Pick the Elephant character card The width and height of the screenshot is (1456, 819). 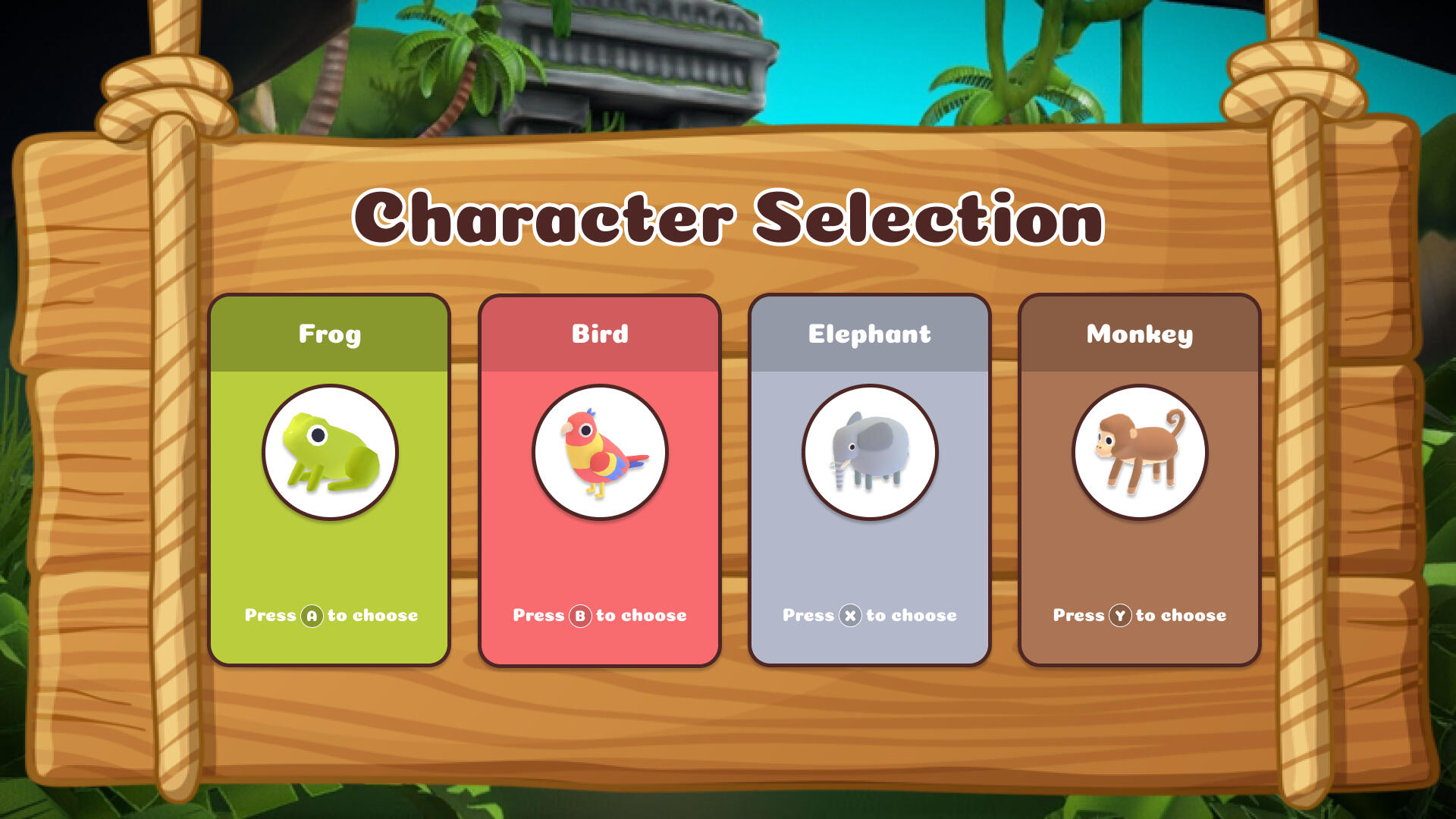(869, 480)
